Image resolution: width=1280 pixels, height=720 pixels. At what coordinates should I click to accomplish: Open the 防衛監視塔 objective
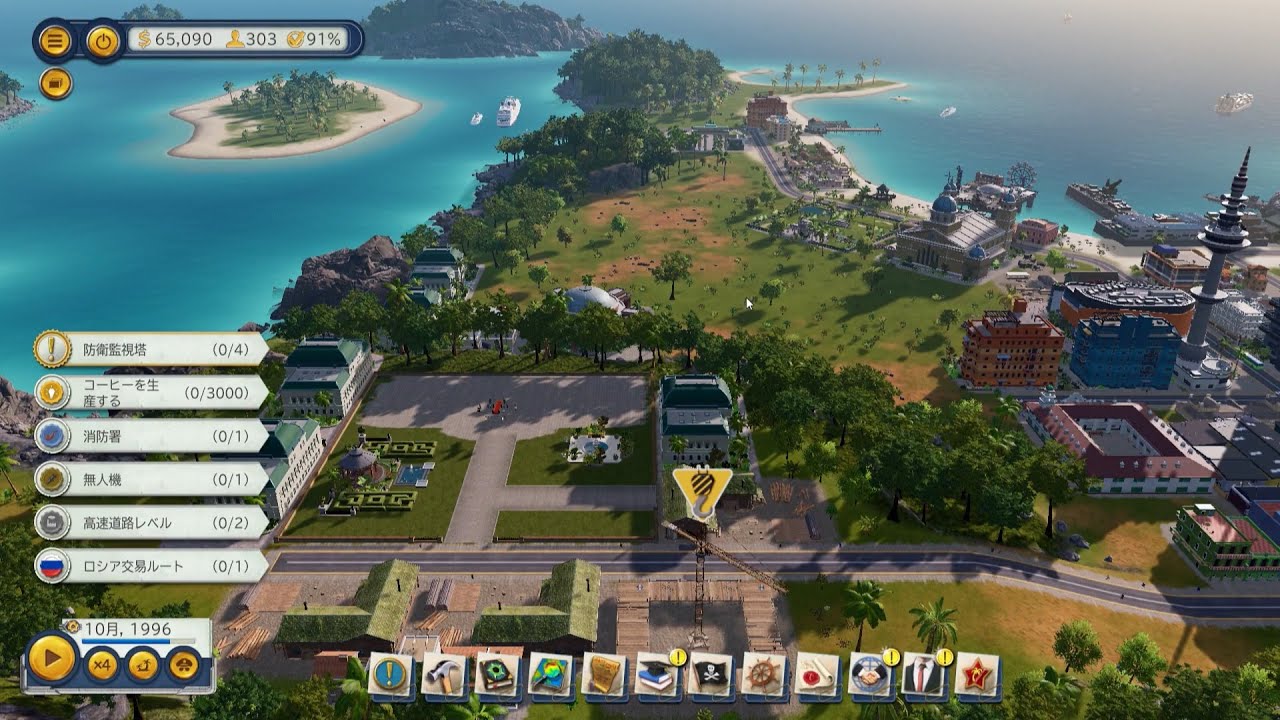[150, 349]
